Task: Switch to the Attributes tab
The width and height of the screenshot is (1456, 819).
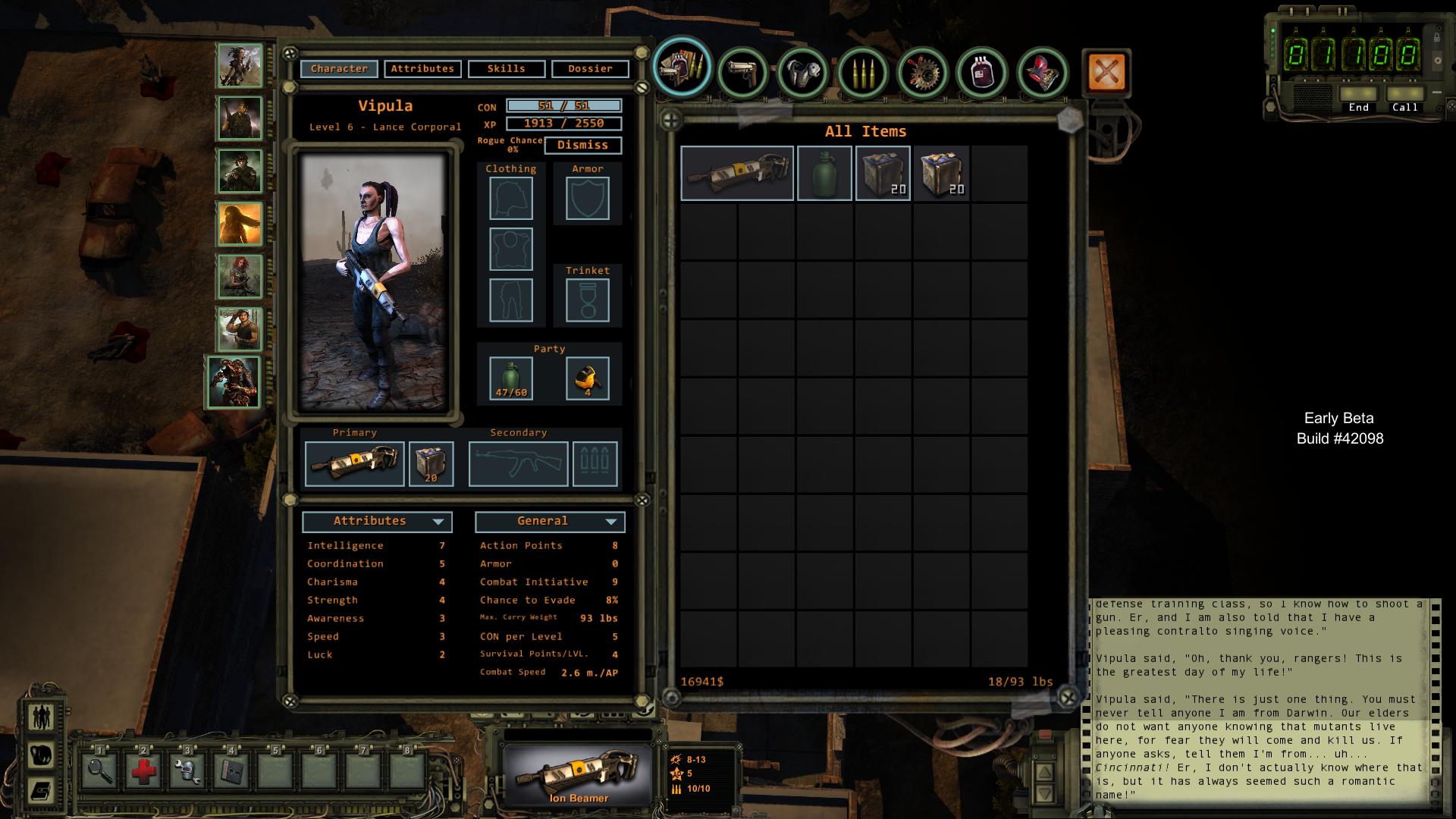Action: (x=422, y=69)
